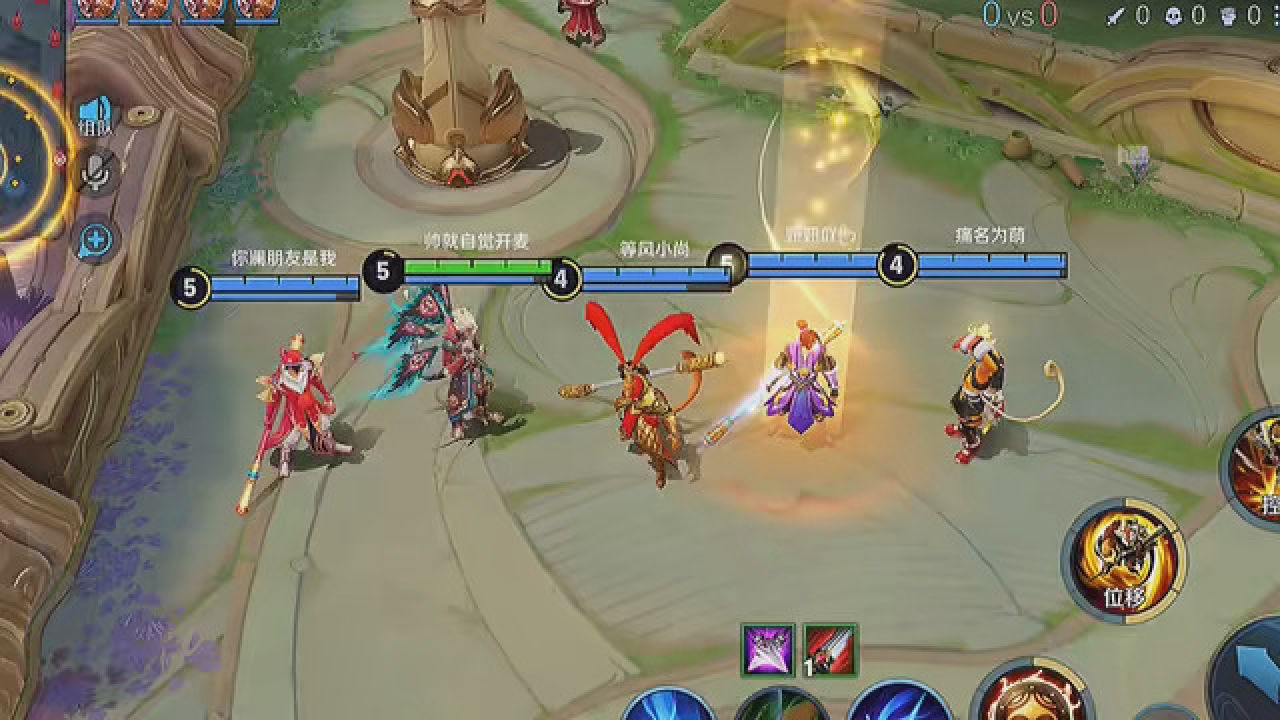Cast the red-gold monkey face skill
The height and width of the screenshot is (720, 1280).
coord(1030,695)
